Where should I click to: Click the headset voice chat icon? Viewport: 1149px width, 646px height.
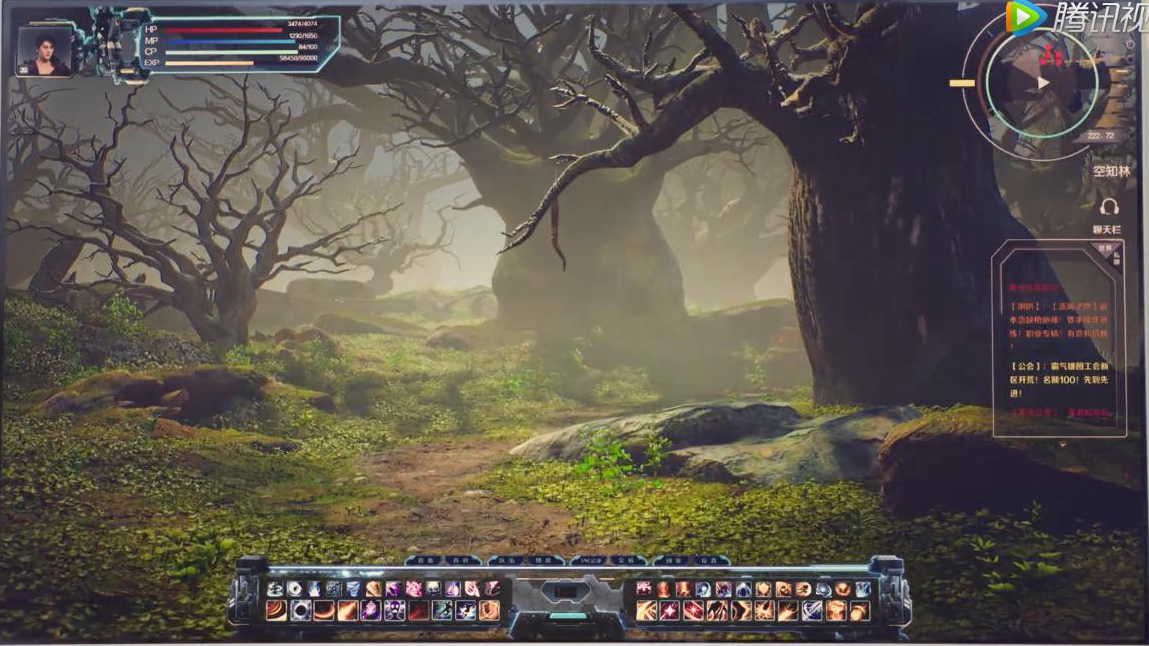pos(1108,207)
